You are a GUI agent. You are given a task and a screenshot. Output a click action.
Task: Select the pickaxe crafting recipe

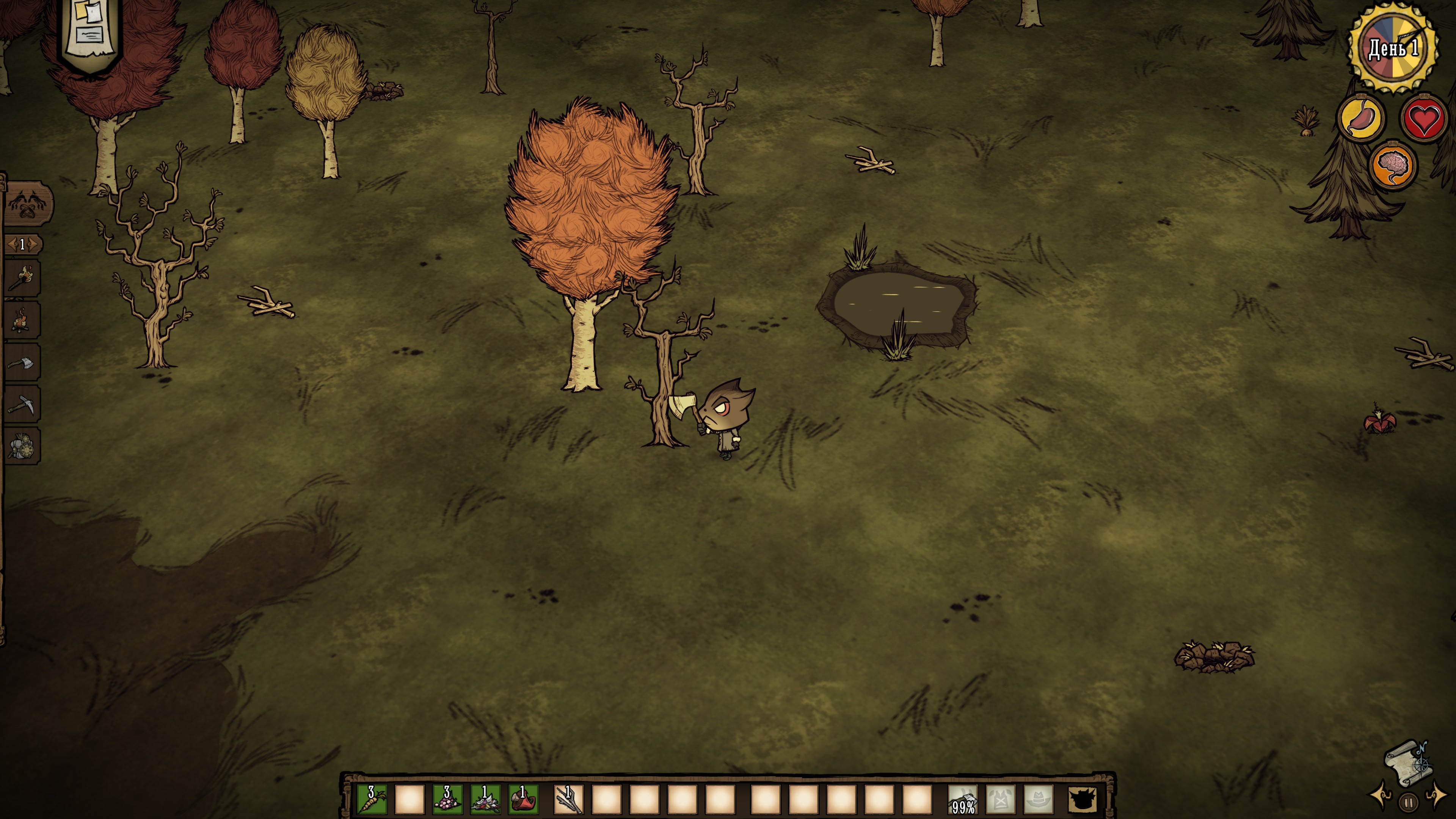coord(22,404)
